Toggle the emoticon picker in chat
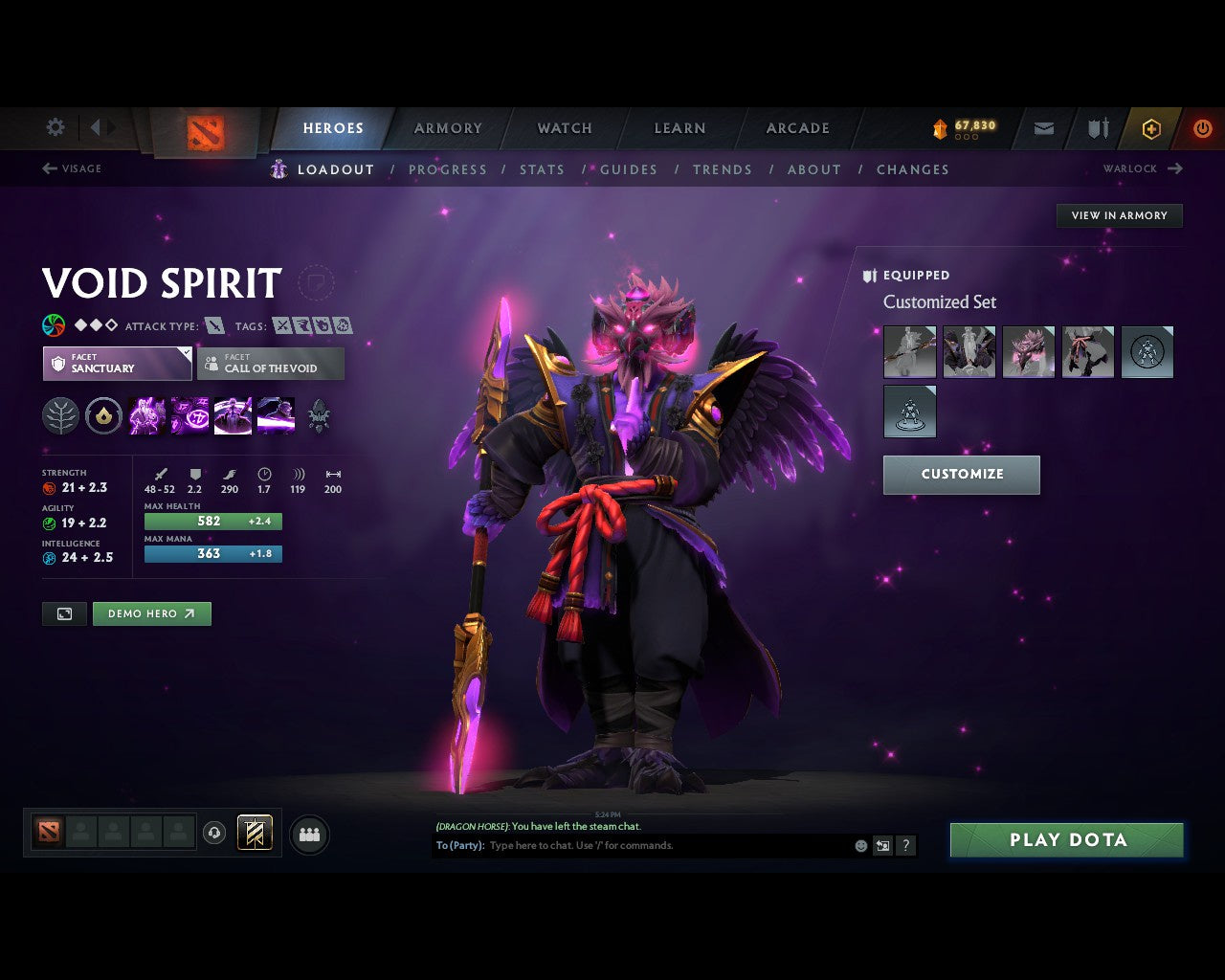Viewport: 1225px width, 980px height. tap(858, 845)
